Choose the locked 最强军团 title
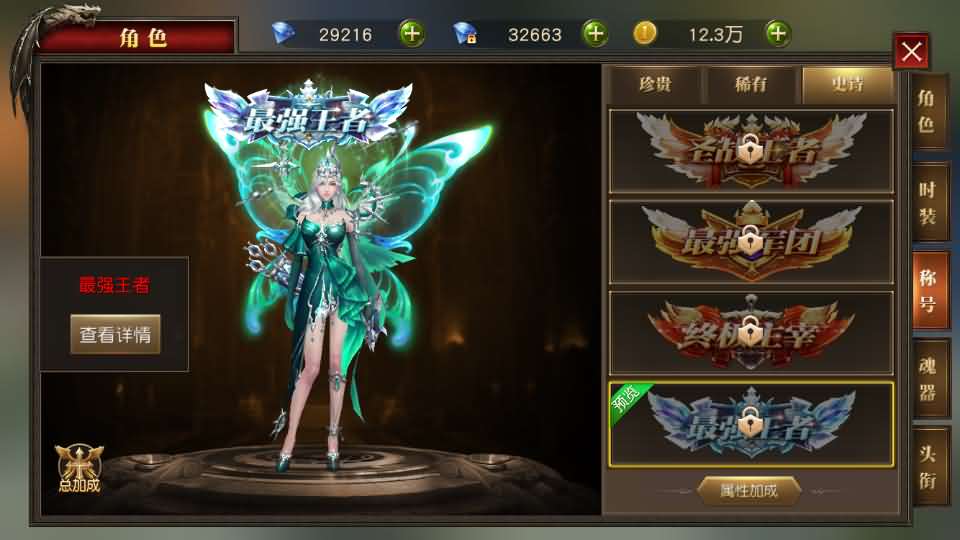Image resolution: width=960 pixels, height=540 pixels. [x=751, y=242]
